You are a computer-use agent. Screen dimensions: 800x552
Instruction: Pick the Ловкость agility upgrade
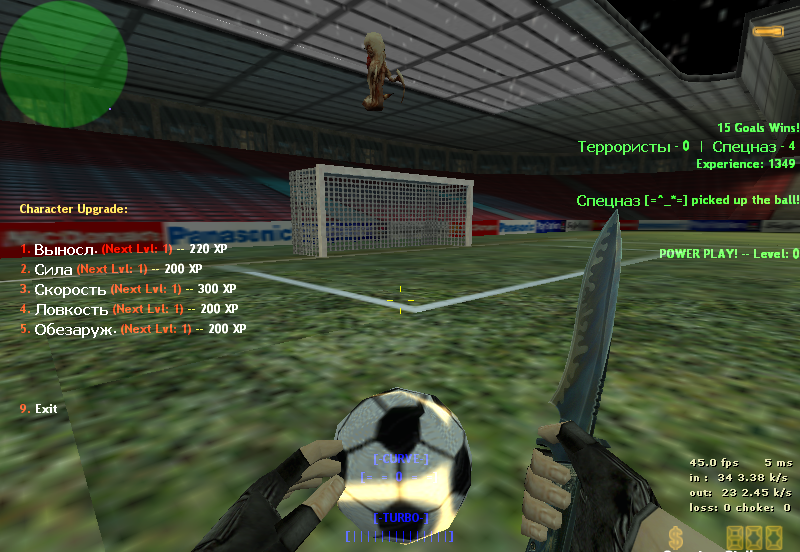tap(68, 309)
